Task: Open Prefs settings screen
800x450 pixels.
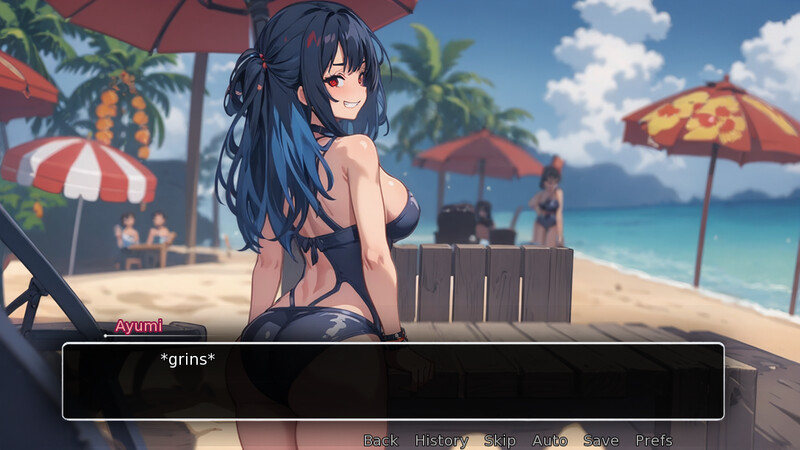Action: point(653,440)
